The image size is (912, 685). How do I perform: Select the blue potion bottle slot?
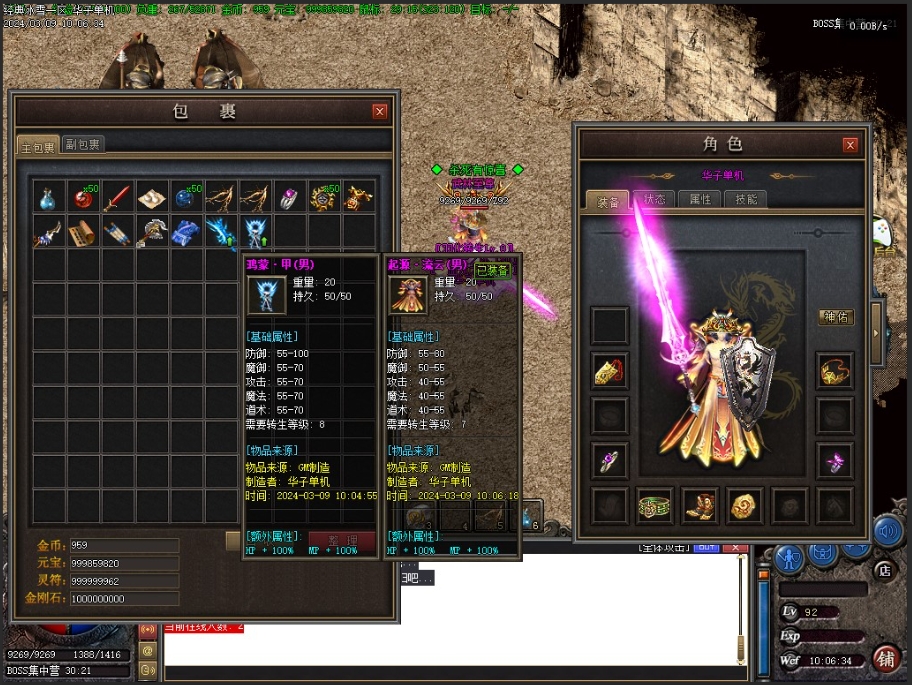49,197
